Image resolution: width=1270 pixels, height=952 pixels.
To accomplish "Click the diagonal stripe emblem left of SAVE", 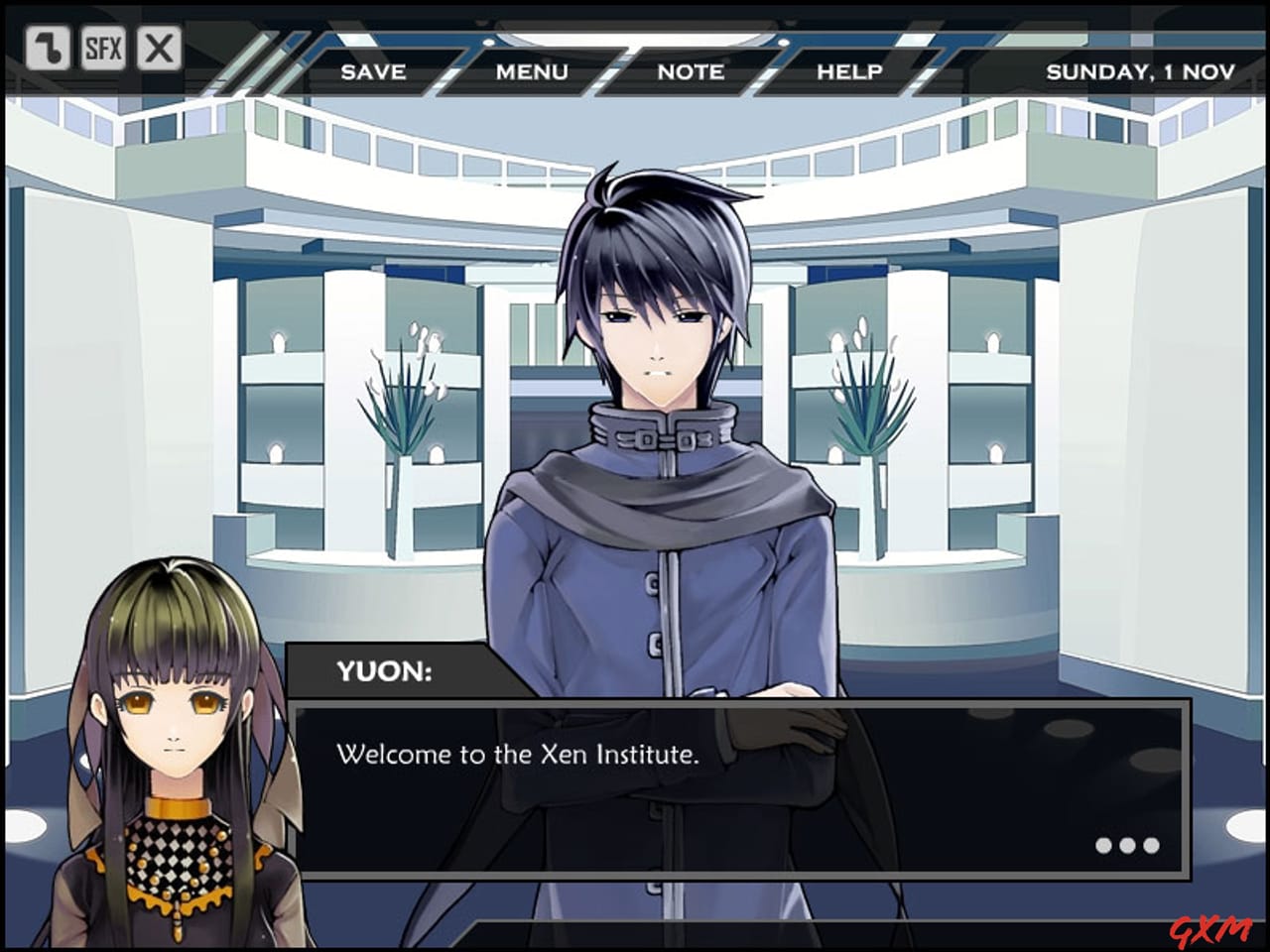I will pyautogui.click(x=266, y=59).
